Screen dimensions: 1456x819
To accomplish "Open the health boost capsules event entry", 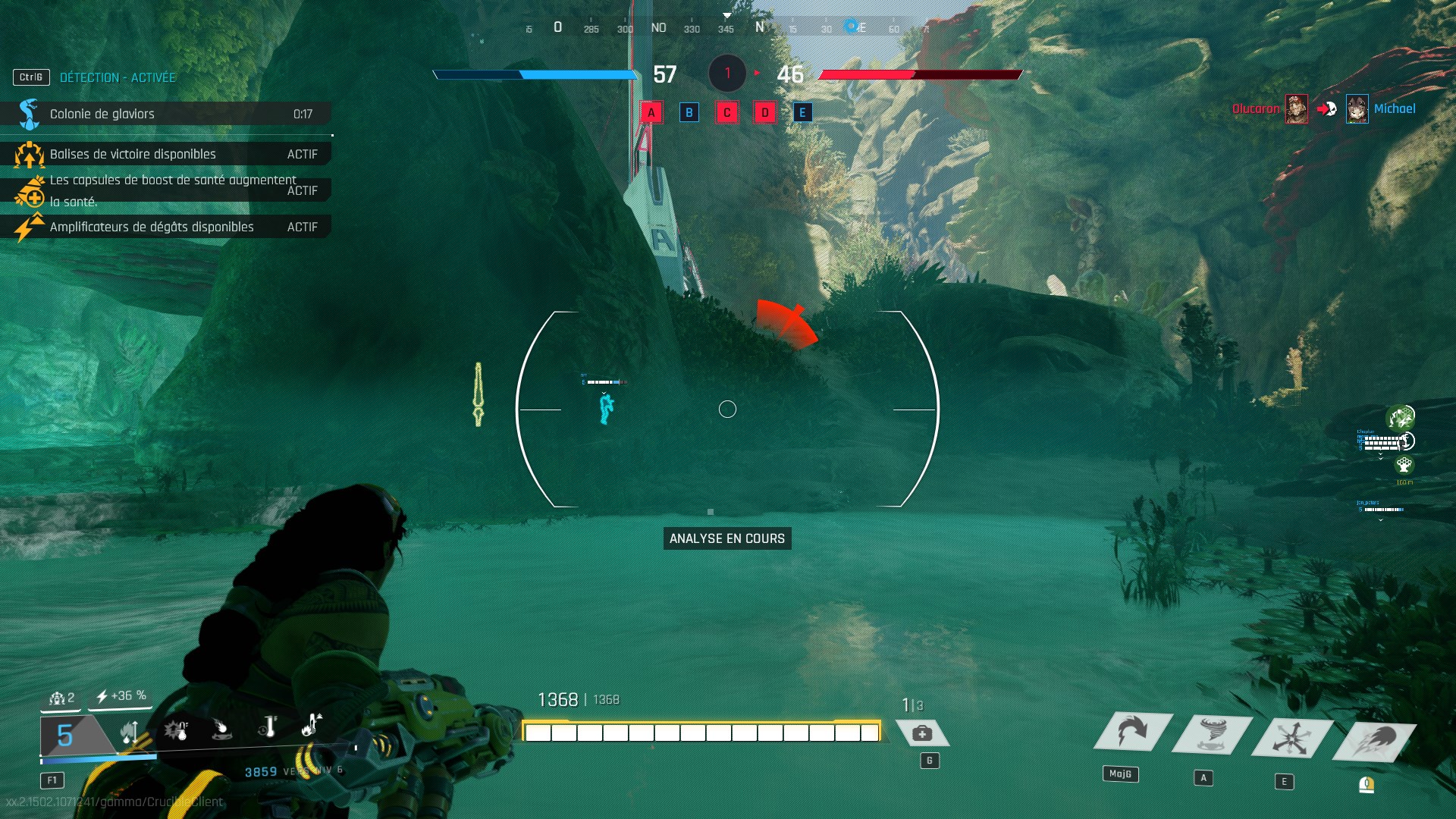I will pos(165,190).
